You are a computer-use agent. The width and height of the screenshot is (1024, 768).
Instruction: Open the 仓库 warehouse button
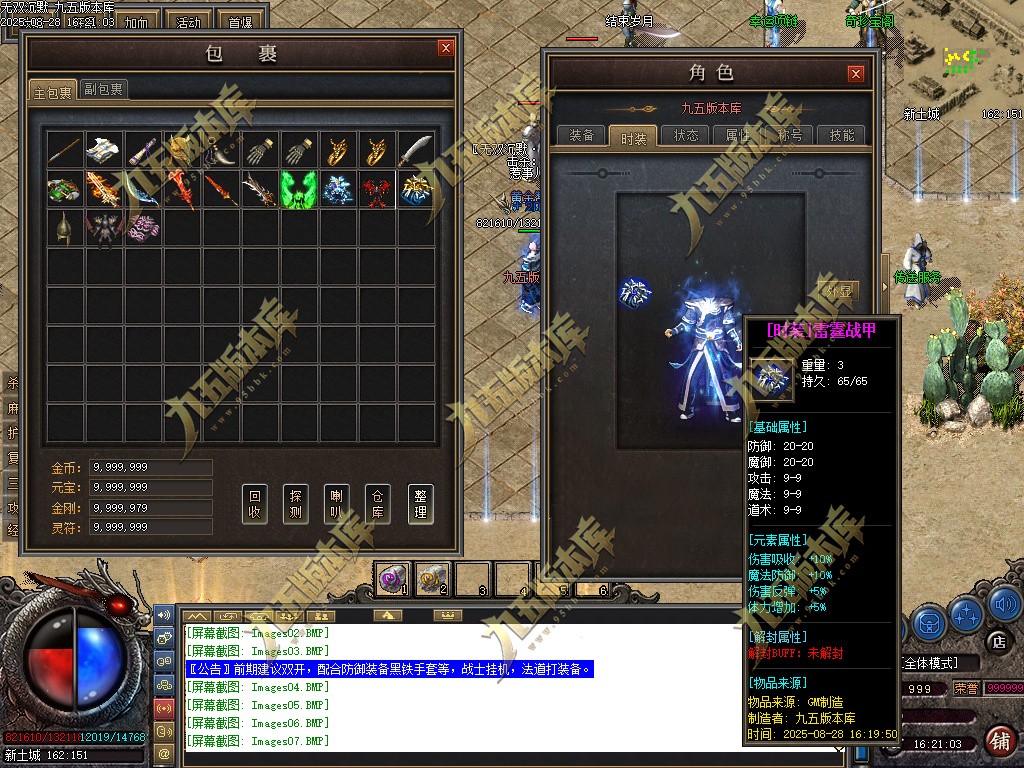click(x=379, y=505)
